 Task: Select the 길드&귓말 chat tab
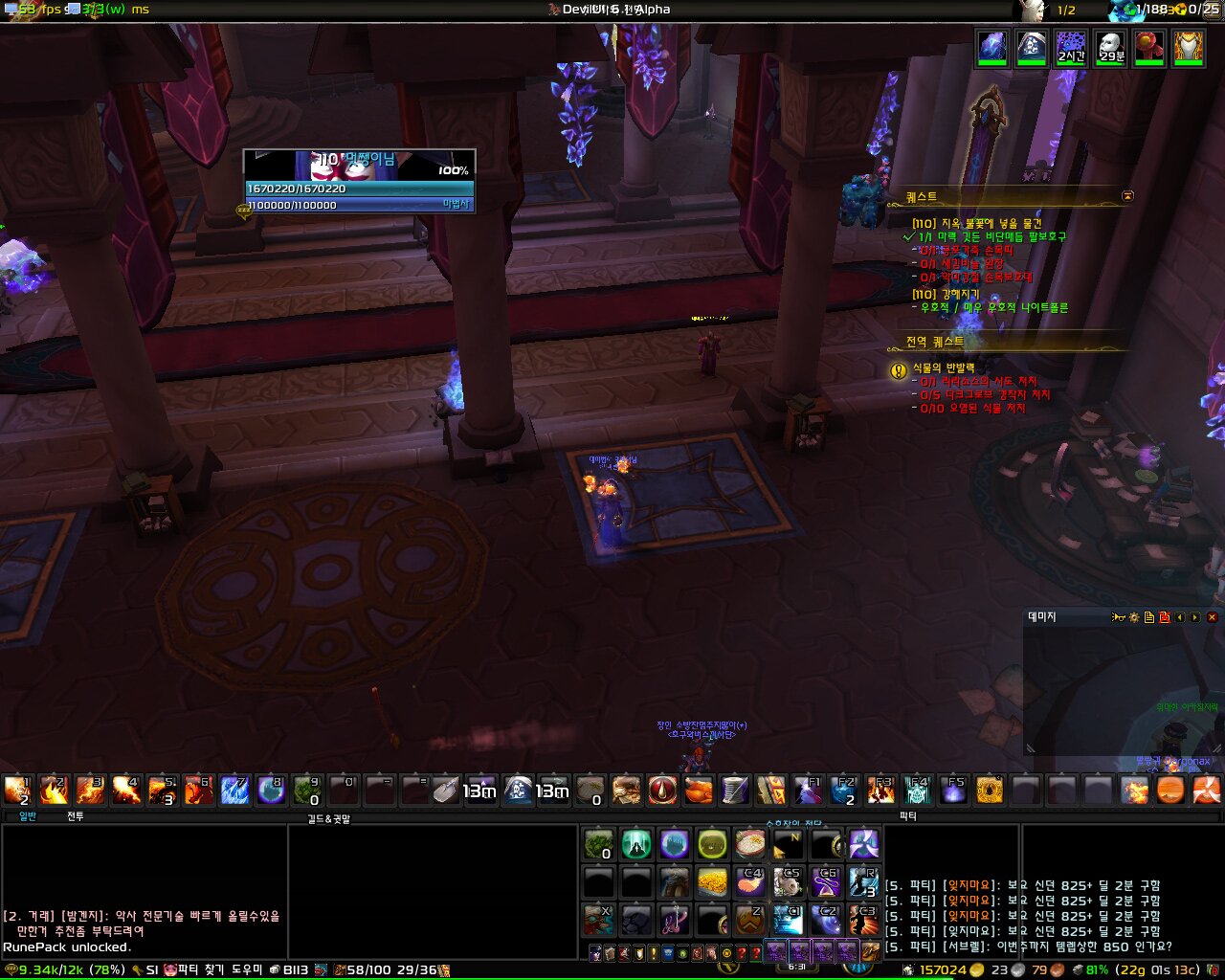328,818
